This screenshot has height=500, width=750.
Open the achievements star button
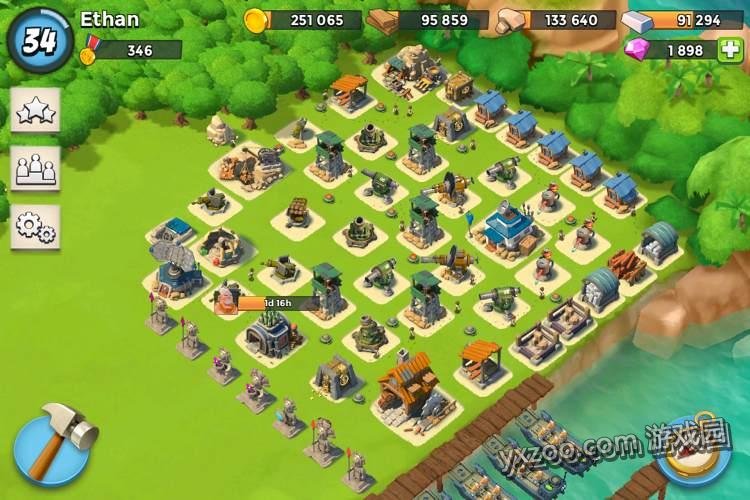35,111
